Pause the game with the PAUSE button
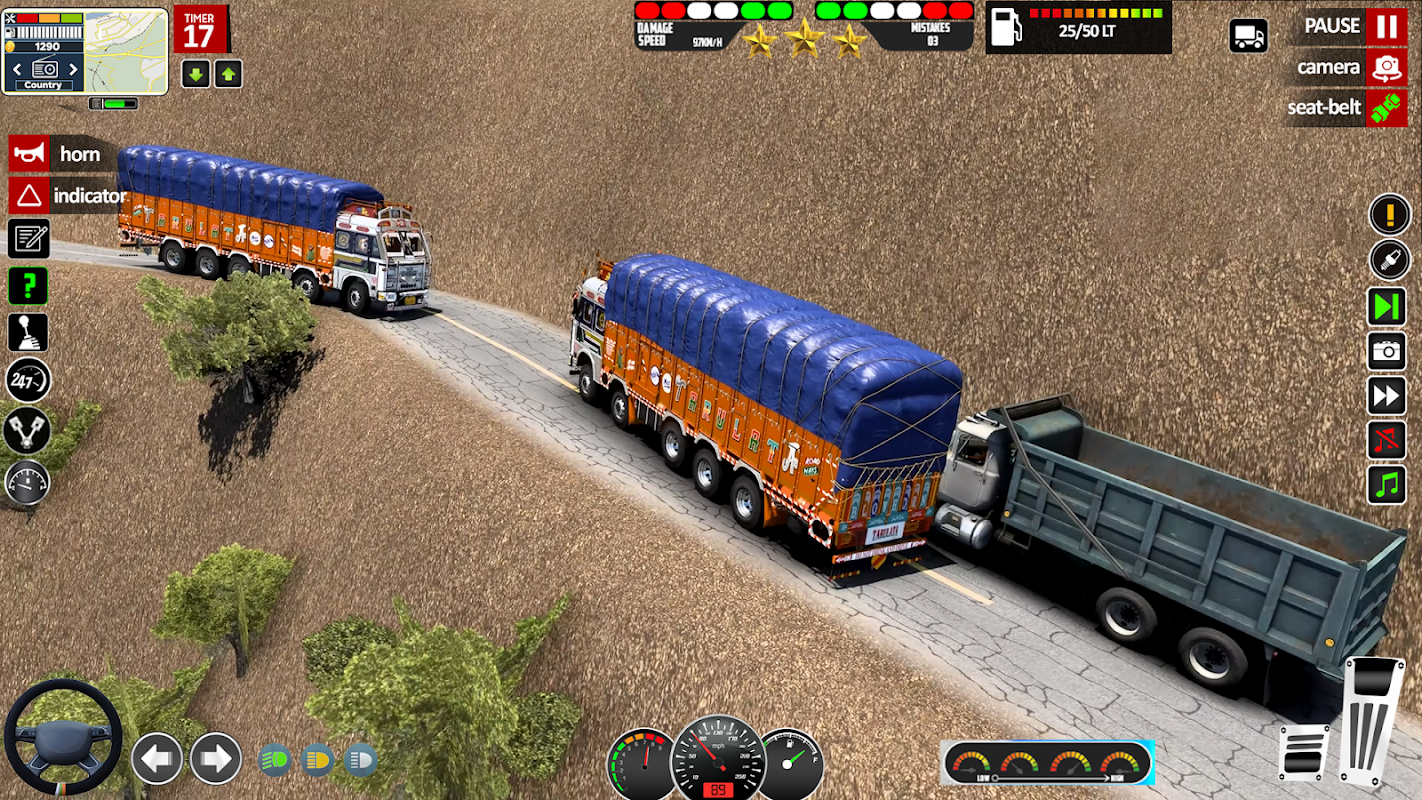1422x800 pixels. tap(1386, 26)
